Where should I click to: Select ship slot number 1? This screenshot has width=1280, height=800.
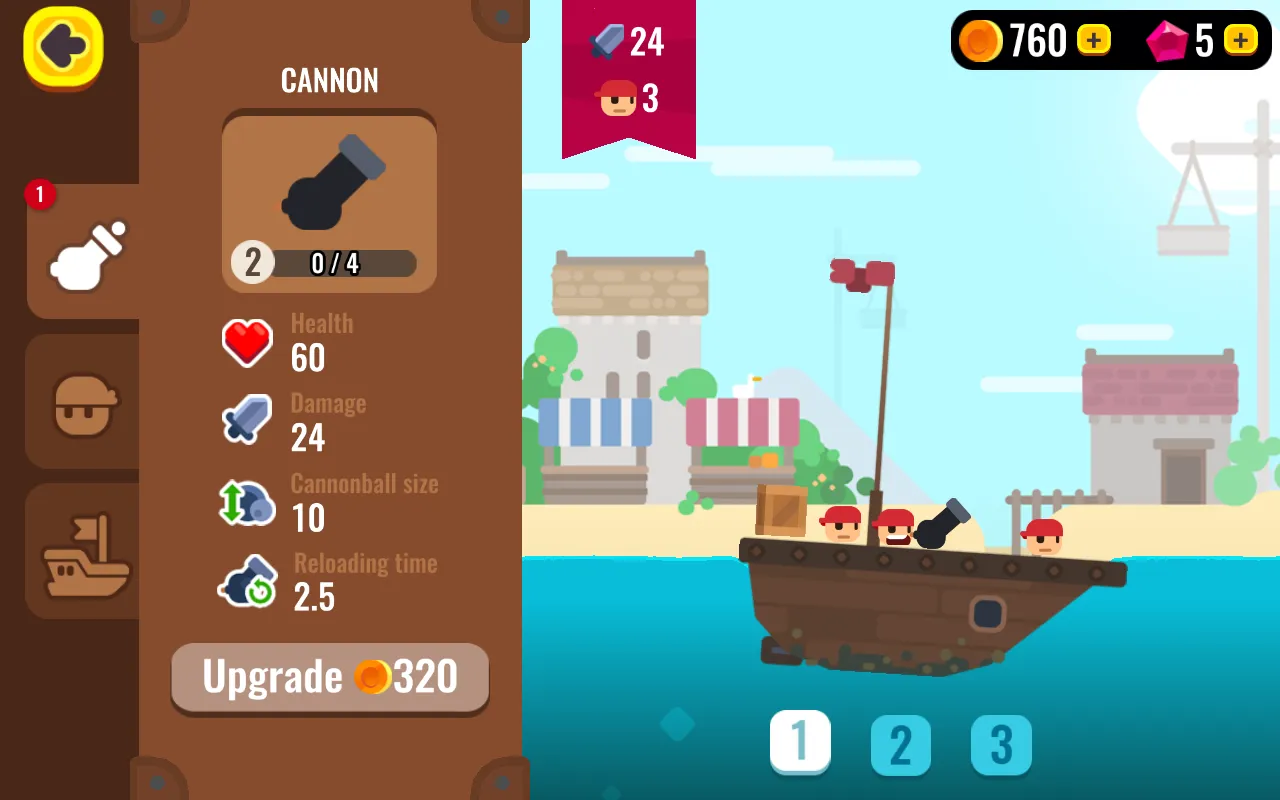coord(800,742)
